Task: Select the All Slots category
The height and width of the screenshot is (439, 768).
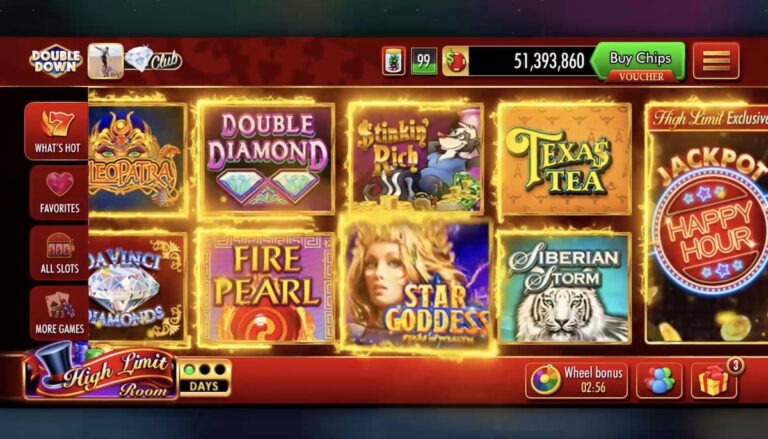Action: pos(58,252)
